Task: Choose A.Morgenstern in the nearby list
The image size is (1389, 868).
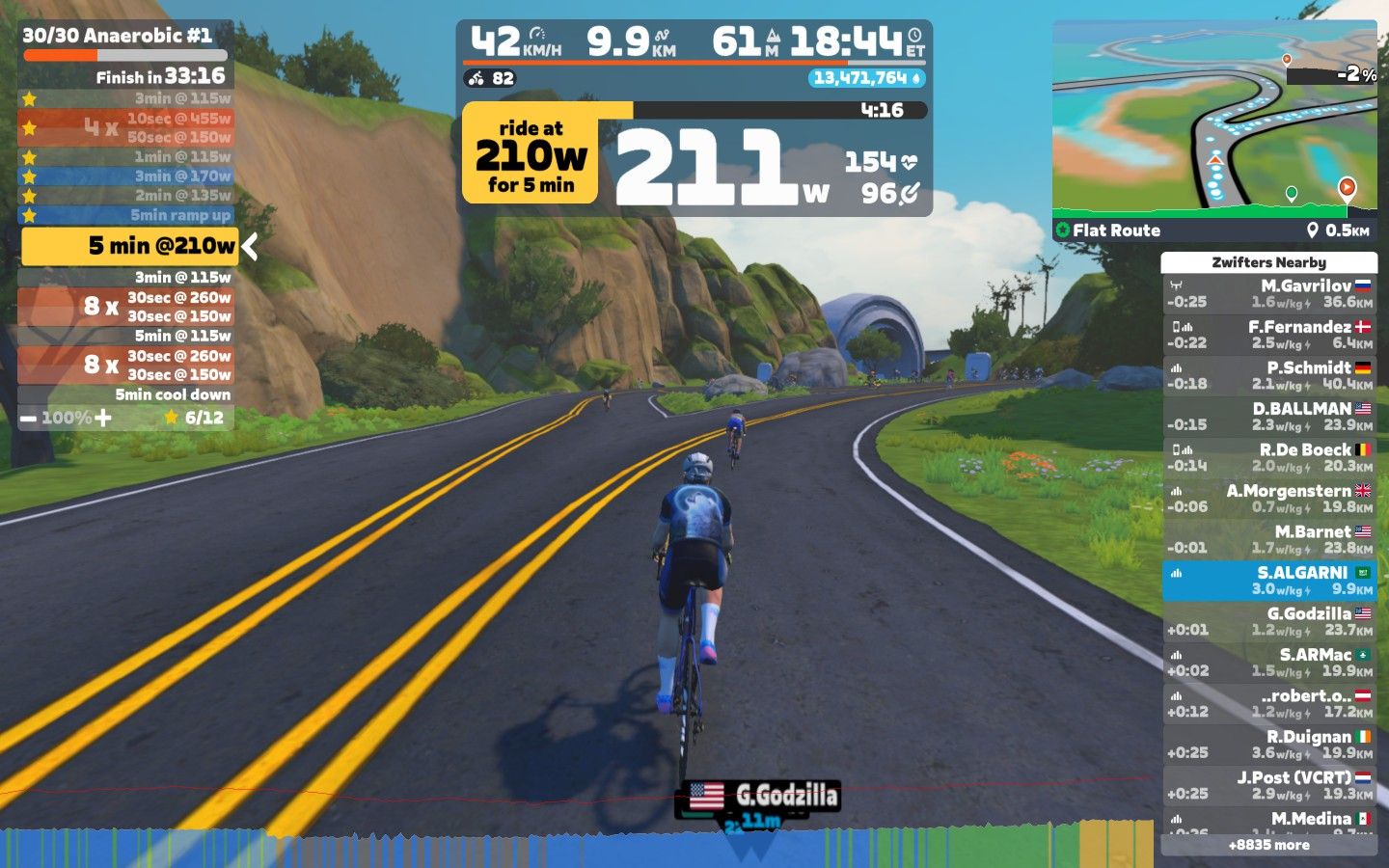Action: click(1268, 499)
